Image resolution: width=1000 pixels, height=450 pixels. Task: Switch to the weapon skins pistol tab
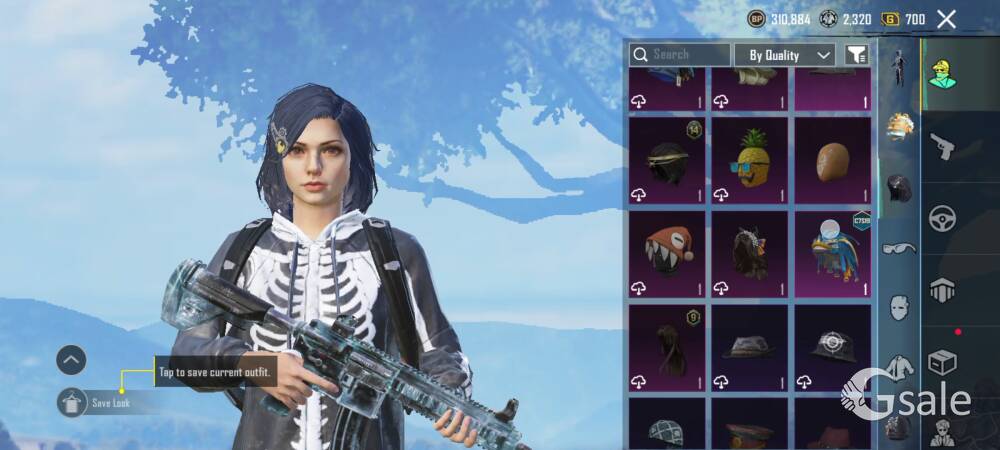coord(942,148)
